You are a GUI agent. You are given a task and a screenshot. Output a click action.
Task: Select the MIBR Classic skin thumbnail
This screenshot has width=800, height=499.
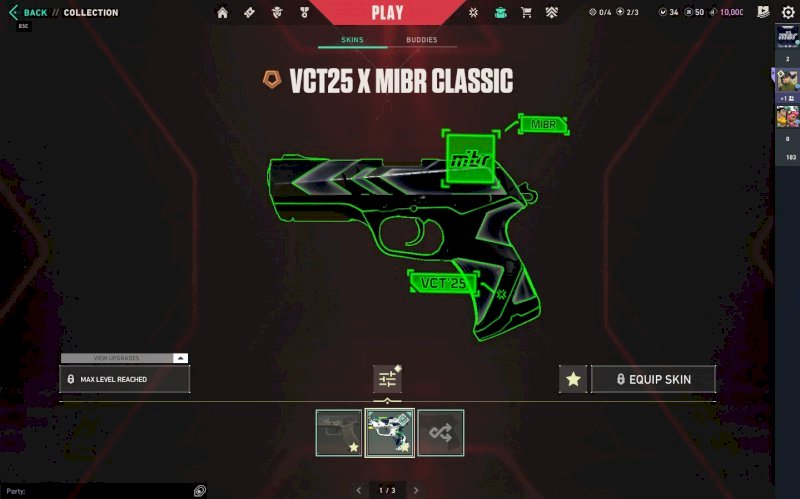pyautogui.click(x=389, y=433)
